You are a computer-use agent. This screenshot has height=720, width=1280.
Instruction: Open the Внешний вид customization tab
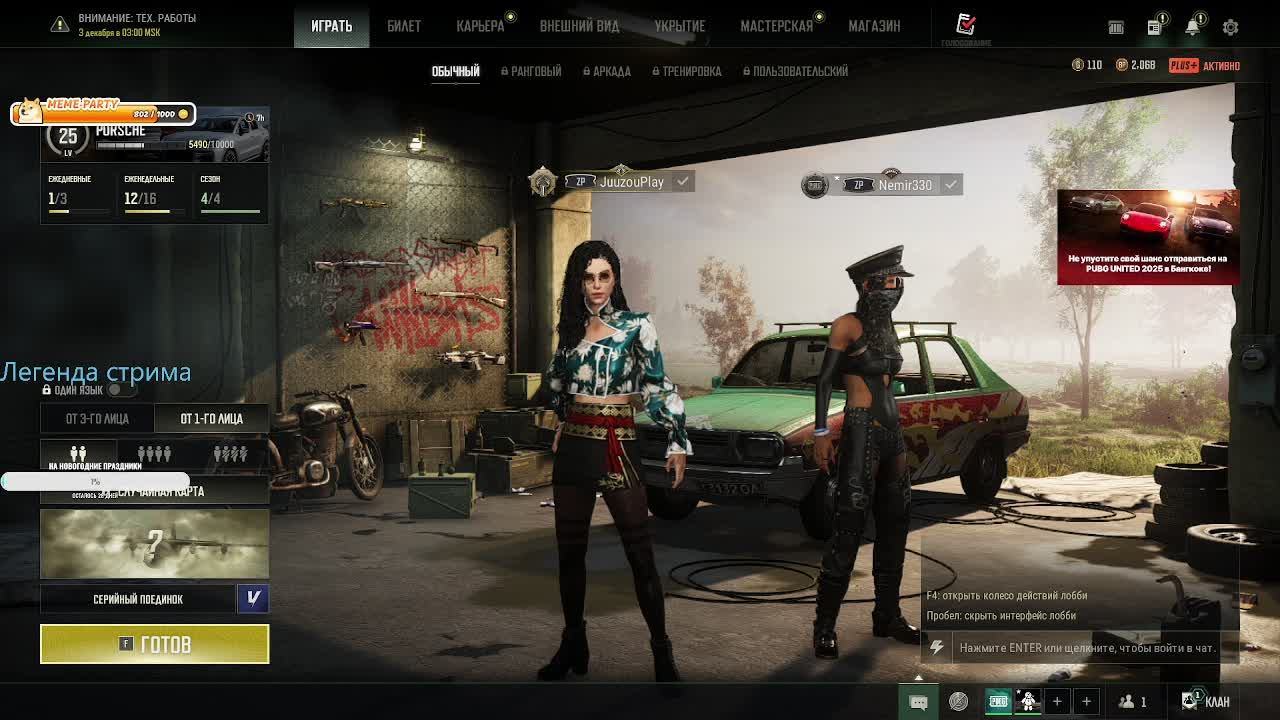click(x=579, y=26)
